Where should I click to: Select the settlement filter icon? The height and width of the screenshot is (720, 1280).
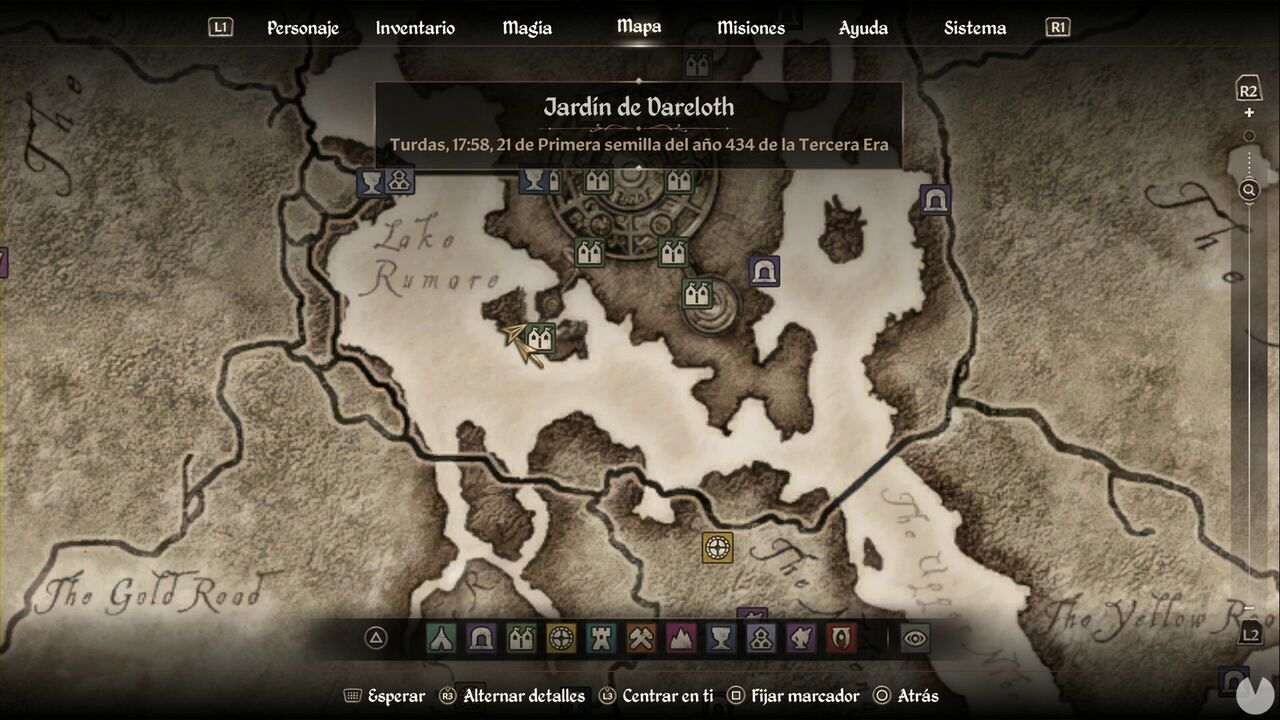coord(521,638)
